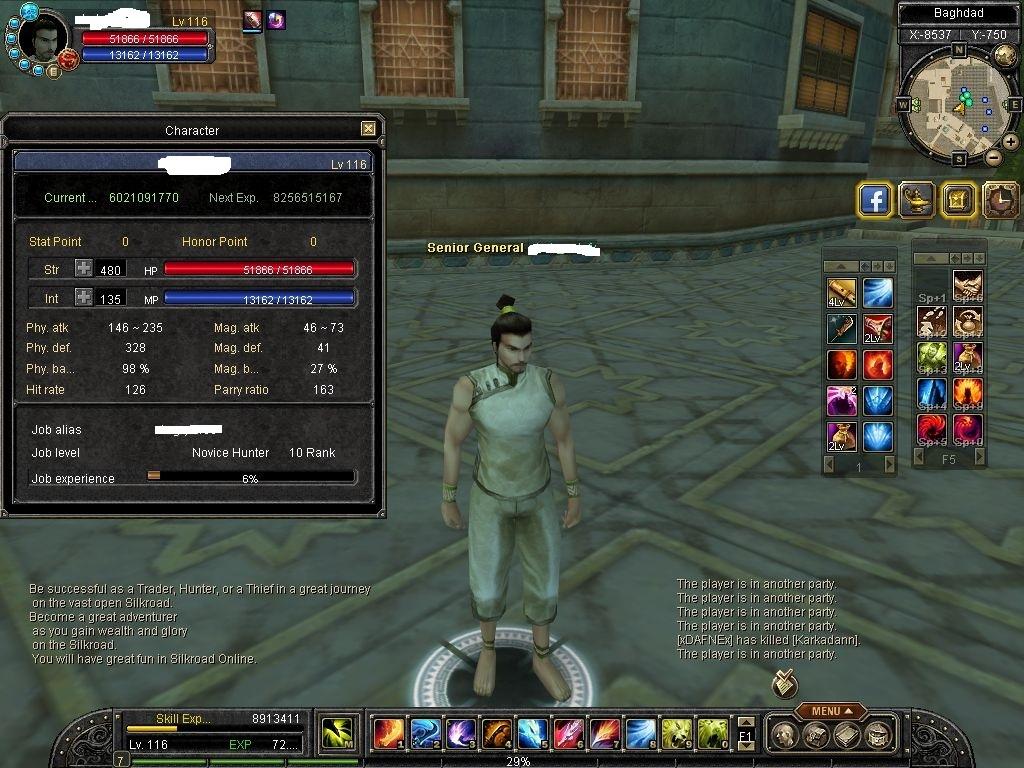
Task: Click the handshake Sp+6 action icon
Action: [x=967, y=286]
